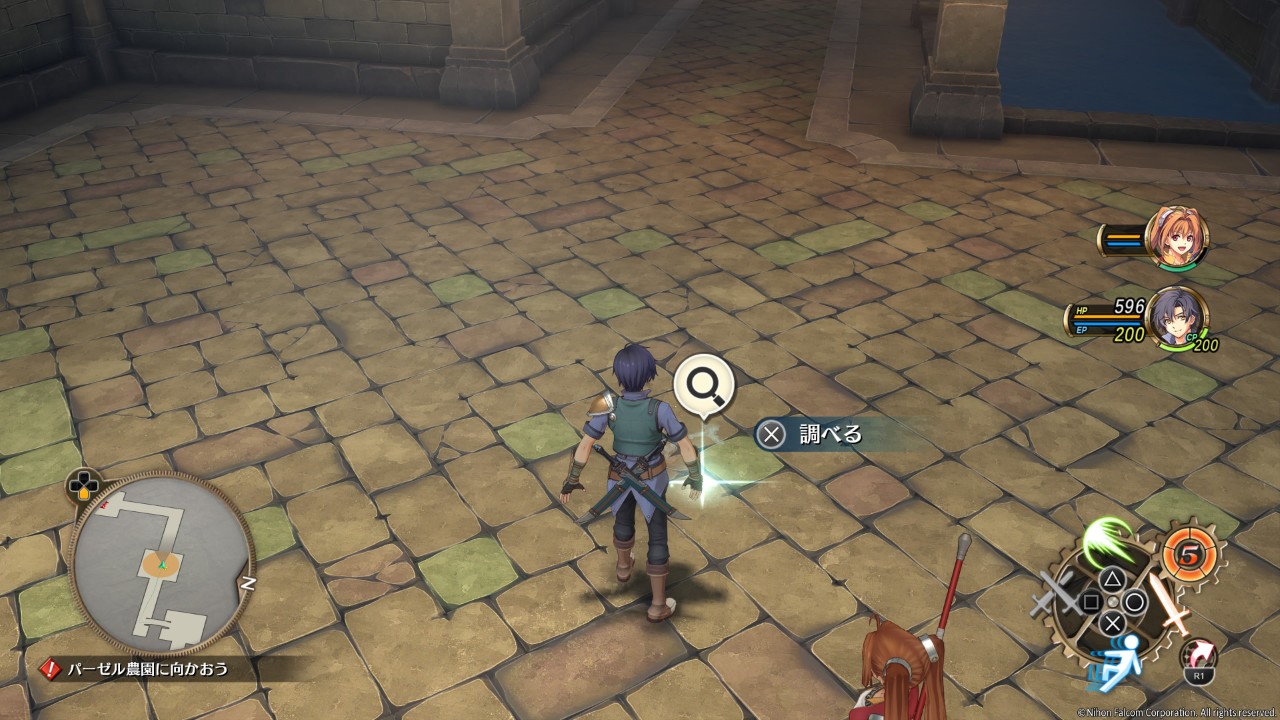Select the orange-haired girl's party portrait
This screenshot has height=720, width=1280.
click(x=1176, y=237)
